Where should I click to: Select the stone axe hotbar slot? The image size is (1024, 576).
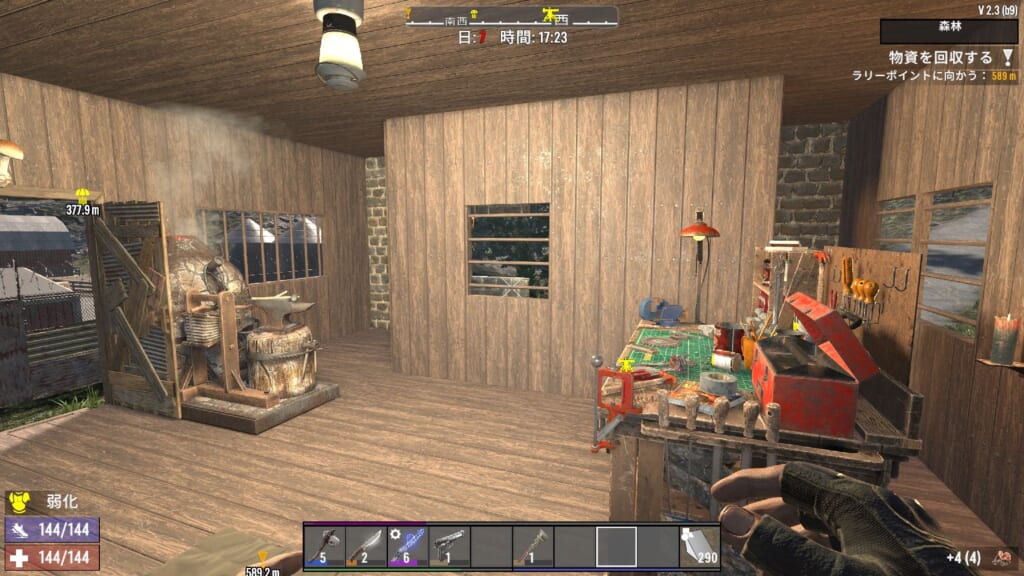click(324, 546)
